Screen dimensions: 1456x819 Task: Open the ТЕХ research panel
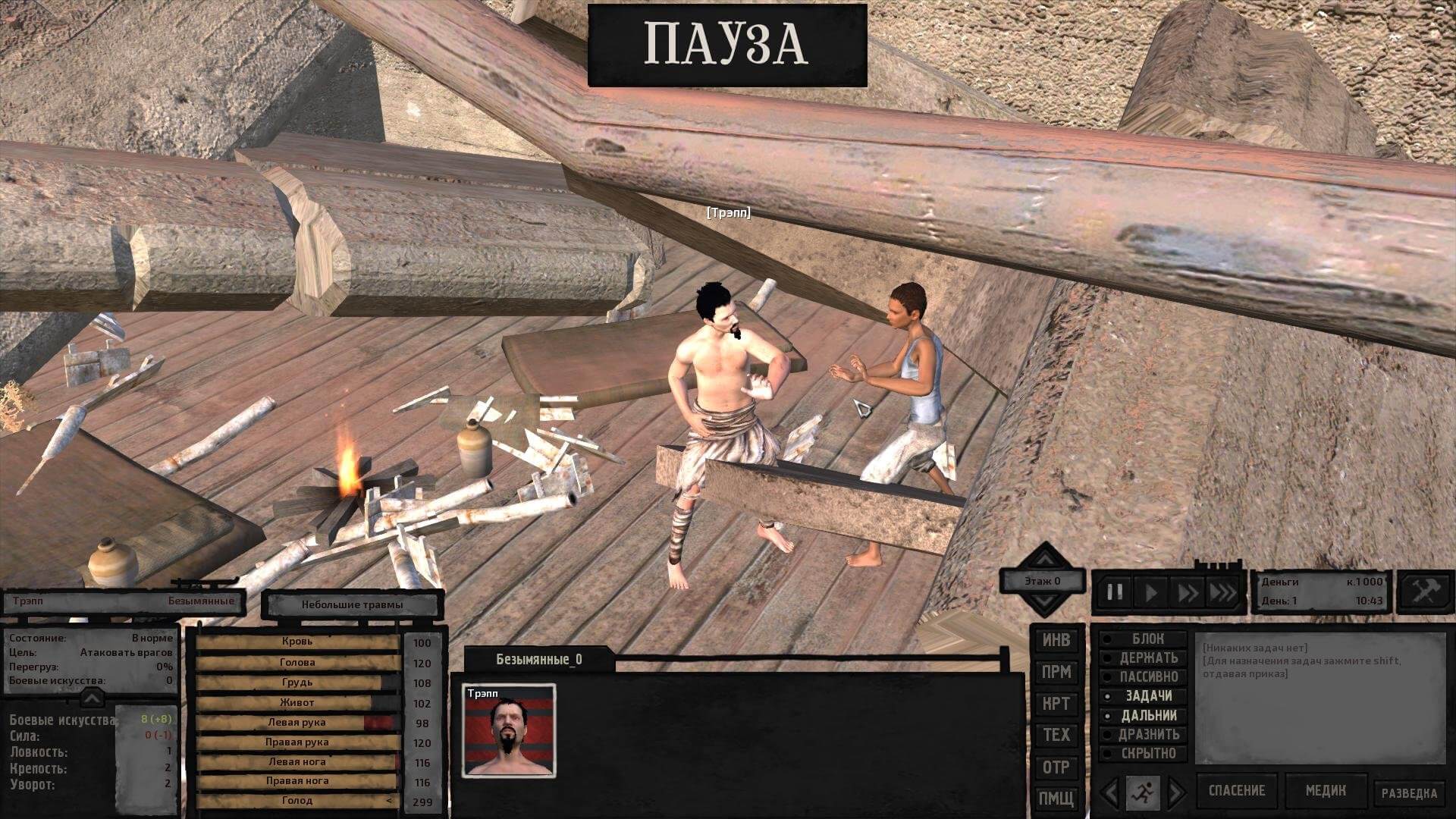pos(1056,735)
